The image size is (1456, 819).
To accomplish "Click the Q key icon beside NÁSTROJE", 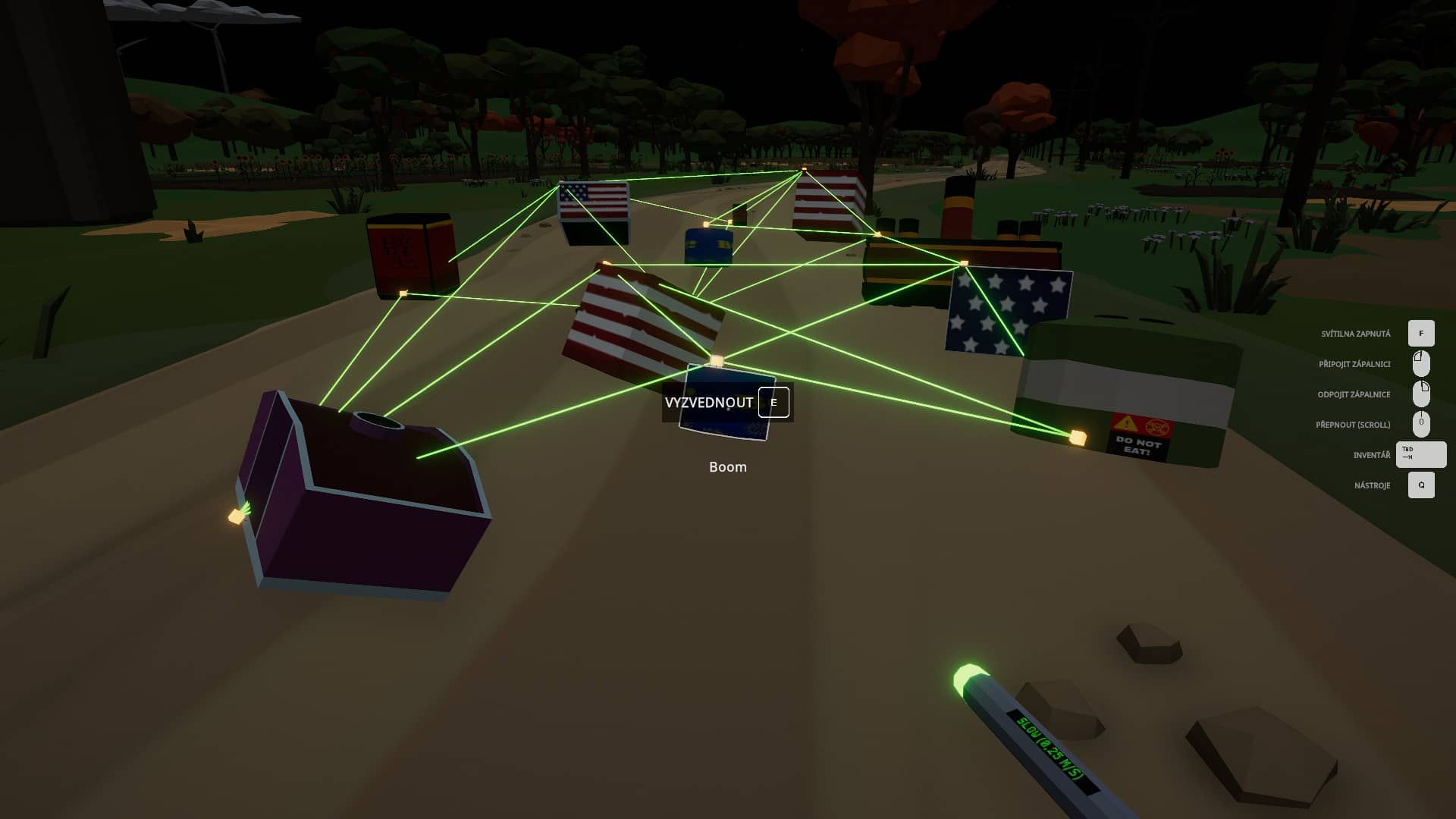I will point(1420,485).
